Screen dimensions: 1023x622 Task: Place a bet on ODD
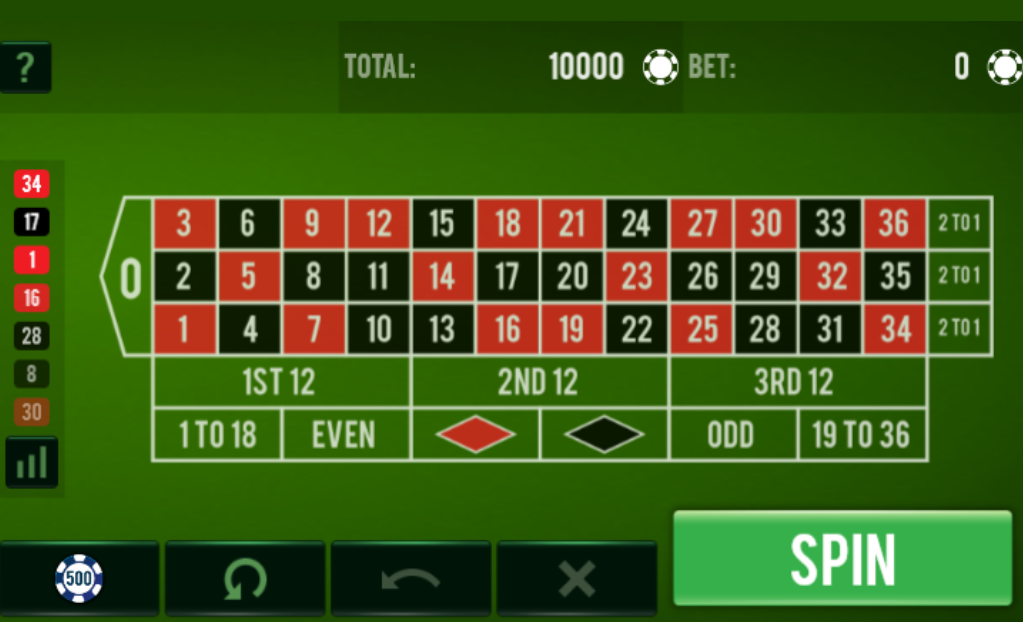pyautogui.click(x=732, y=435)
